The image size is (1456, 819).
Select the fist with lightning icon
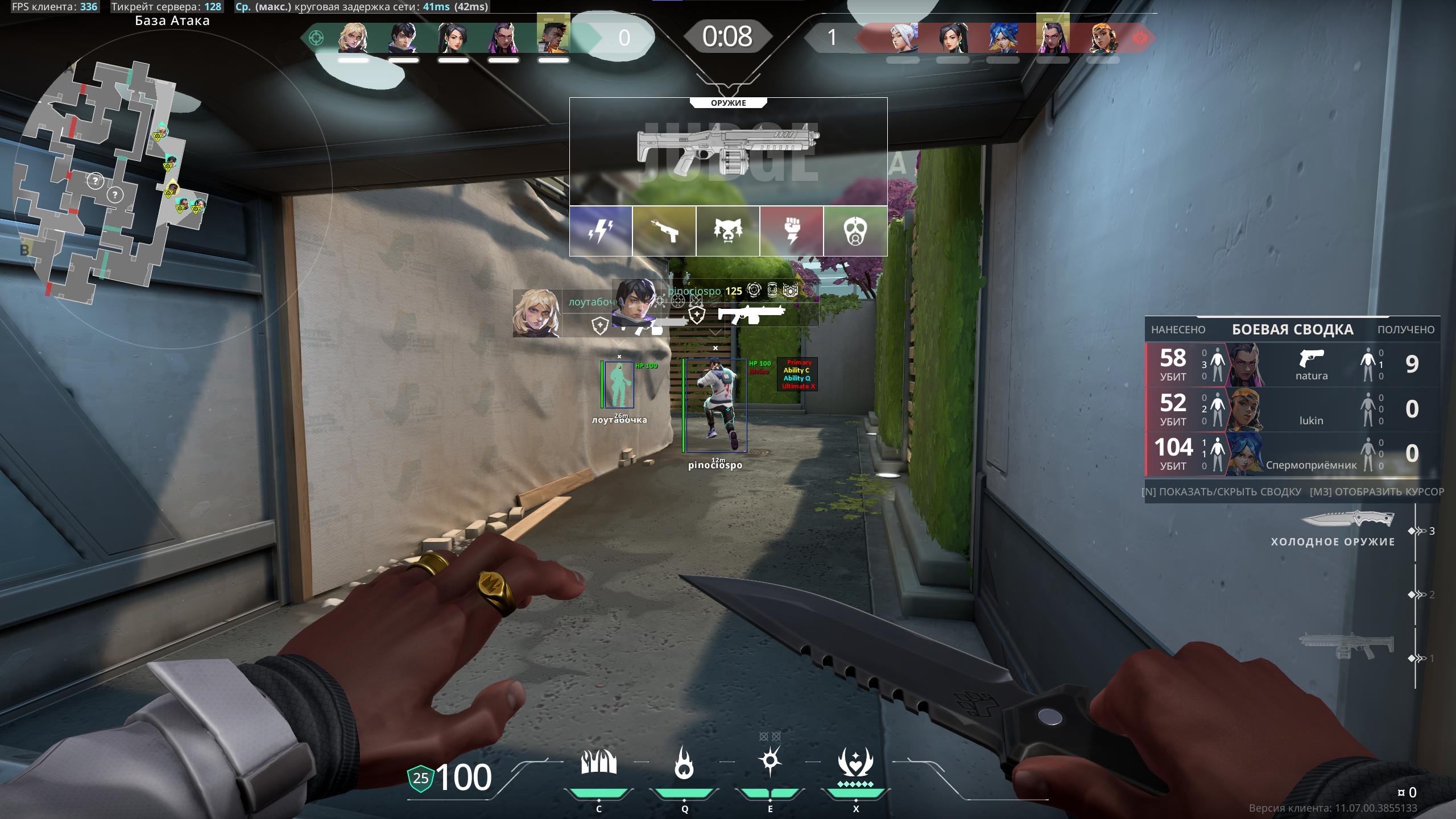coord(792,231)
